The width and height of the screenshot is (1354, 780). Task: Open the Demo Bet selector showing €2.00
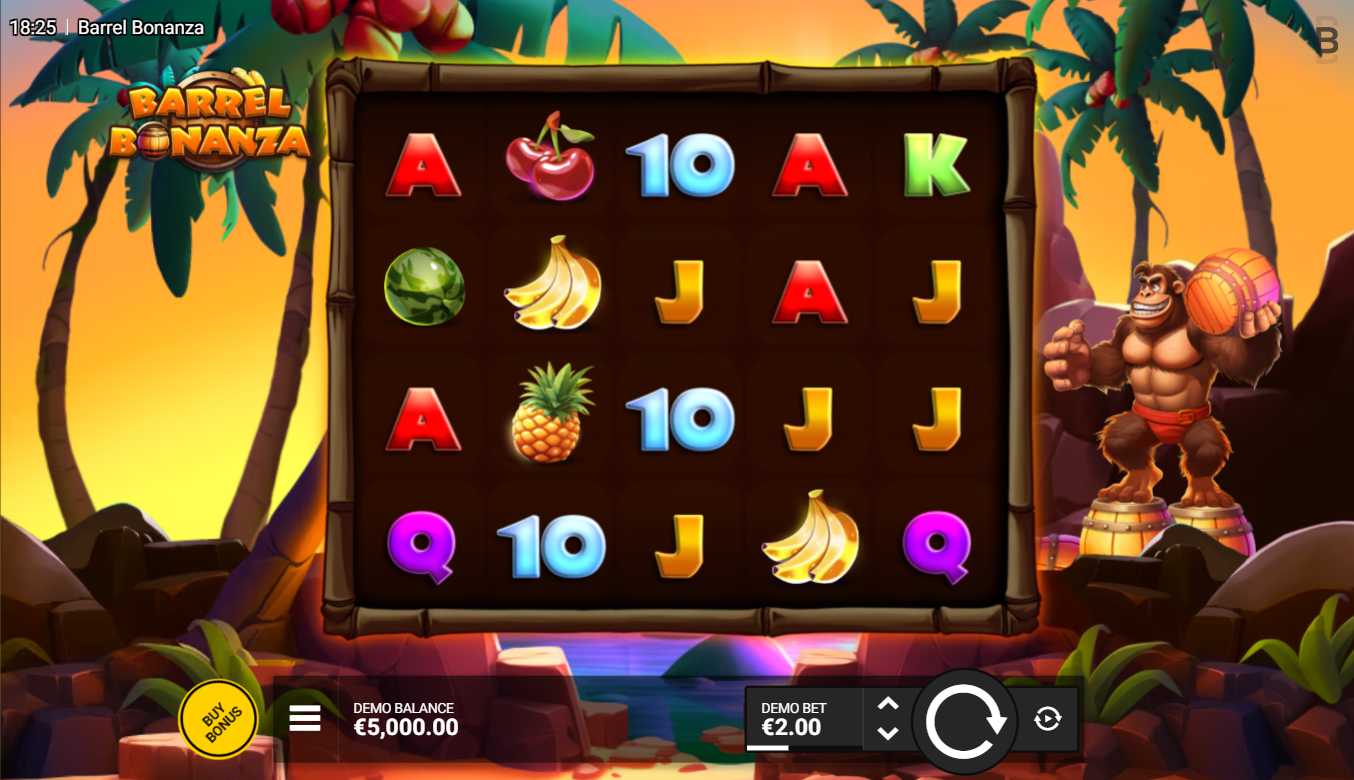coord(801,718)
